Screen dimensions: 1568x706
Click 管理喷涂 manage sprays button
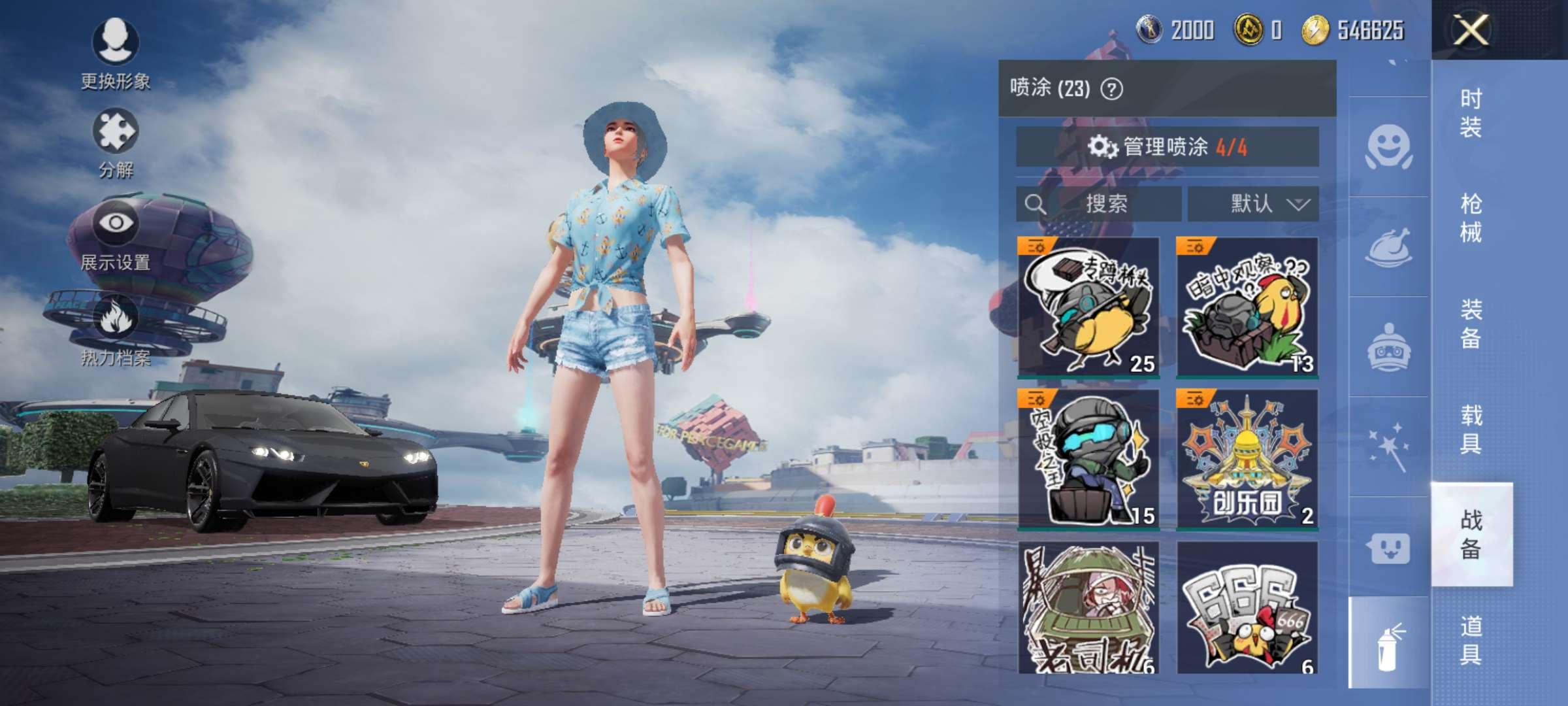point(1167,146)
